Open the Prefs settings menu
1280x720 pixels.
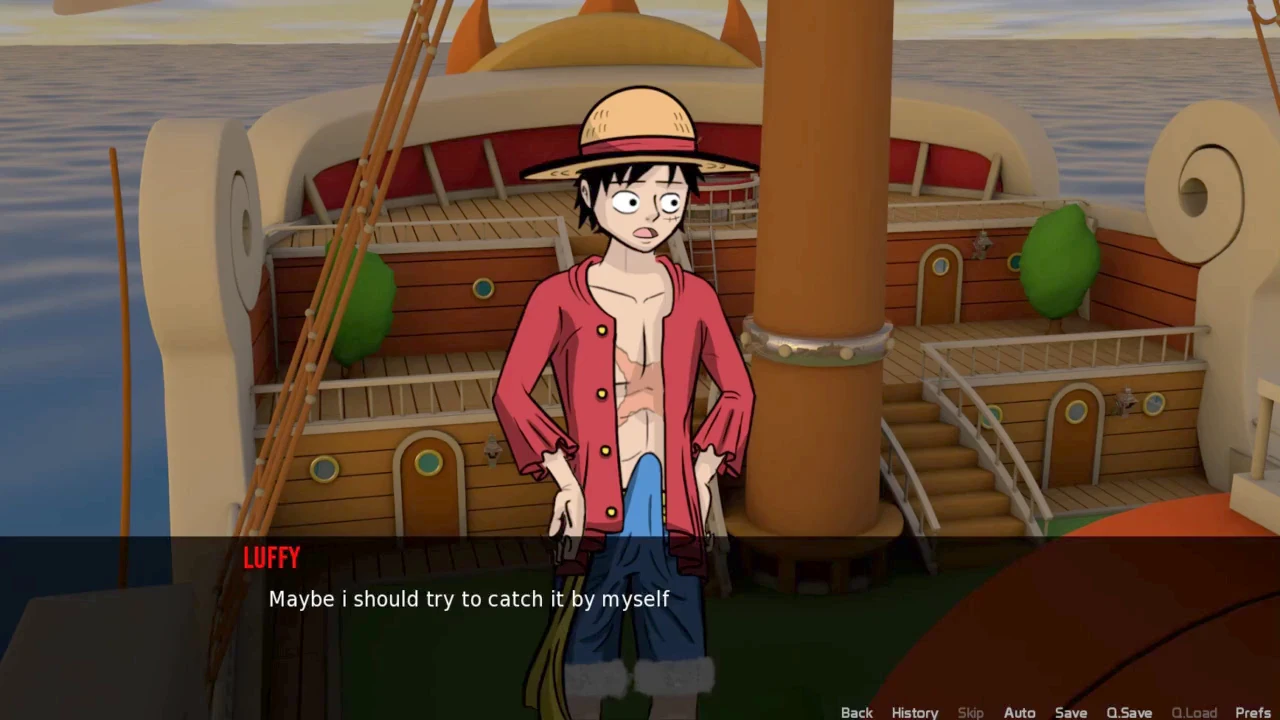click(1252, 712)
